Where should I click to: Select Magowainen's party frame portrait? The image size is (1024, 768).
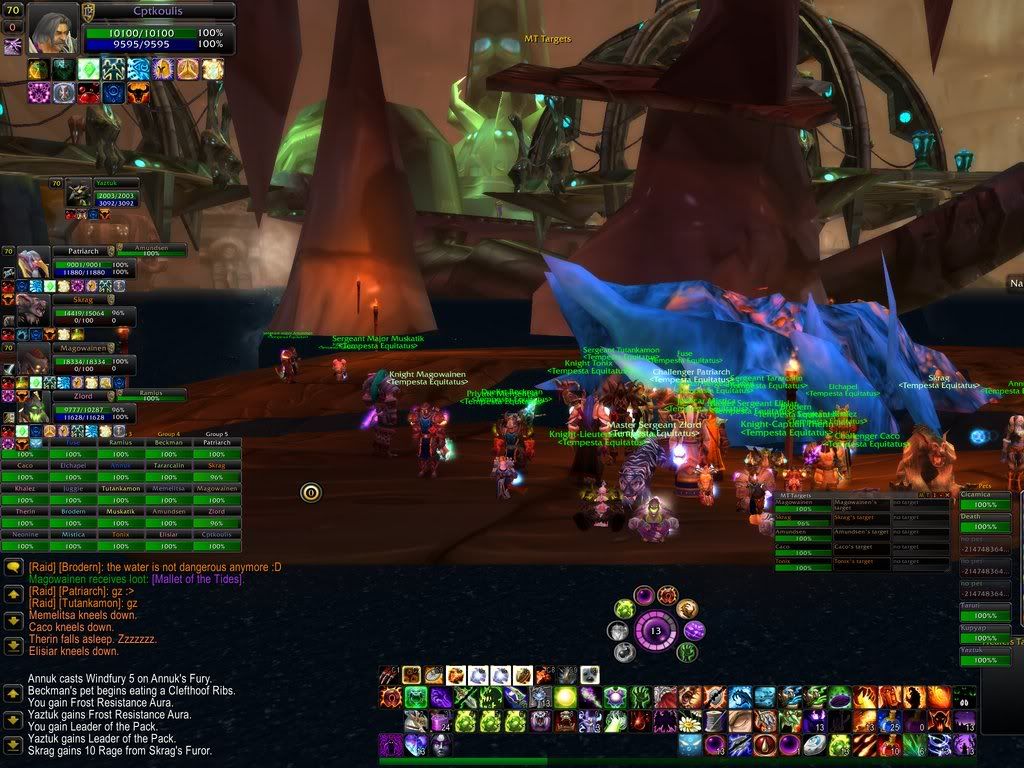[33, 357]
